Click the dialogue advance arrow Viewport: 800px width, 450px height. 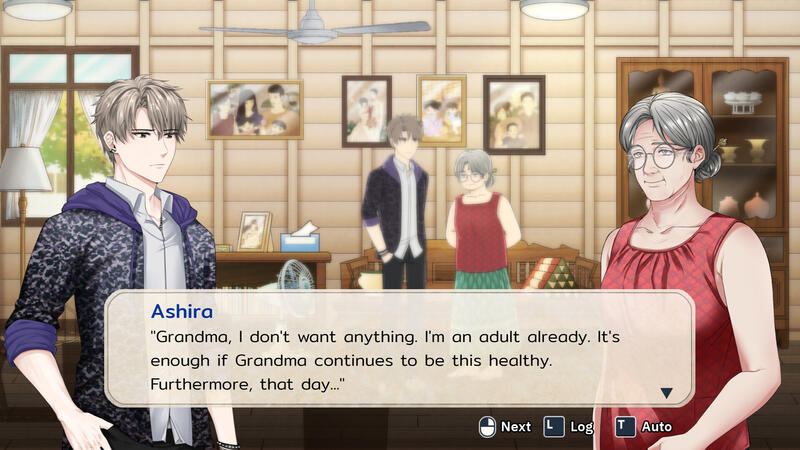pos(667,393)
